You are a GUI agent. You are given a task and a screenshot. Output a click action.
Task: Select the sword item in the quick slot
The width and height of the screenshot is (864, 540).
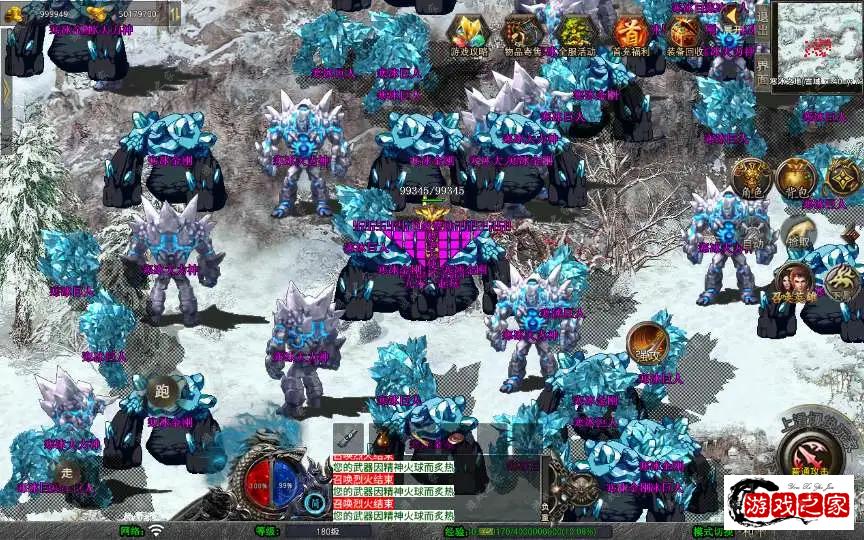[x=346, y=438]
